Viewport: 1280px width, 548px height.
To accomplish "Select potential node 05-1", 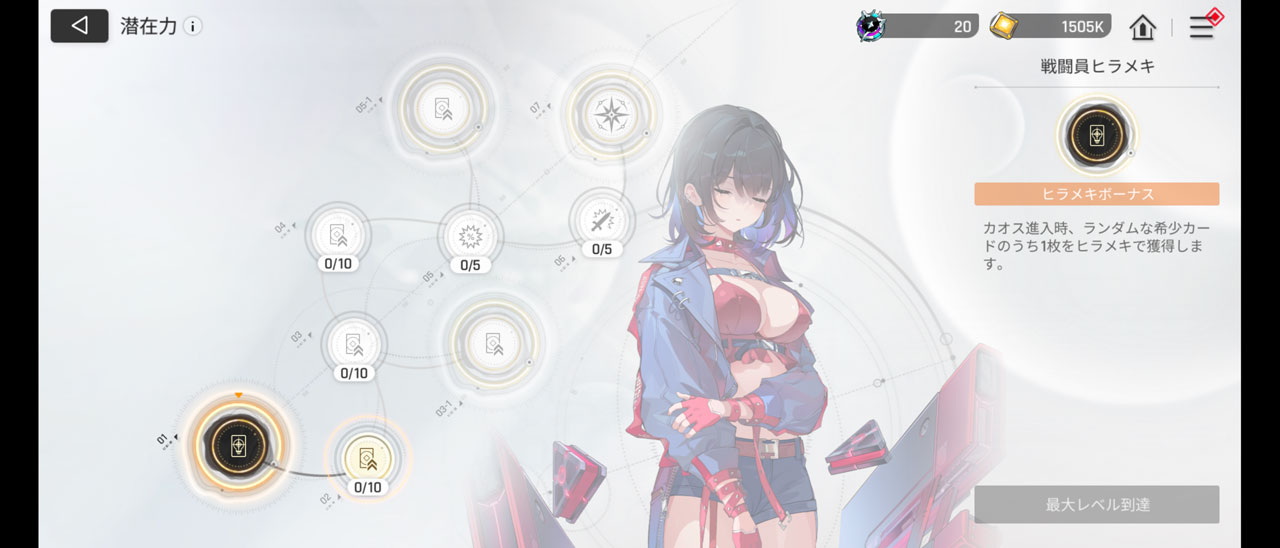I will [x=441, y=108].
